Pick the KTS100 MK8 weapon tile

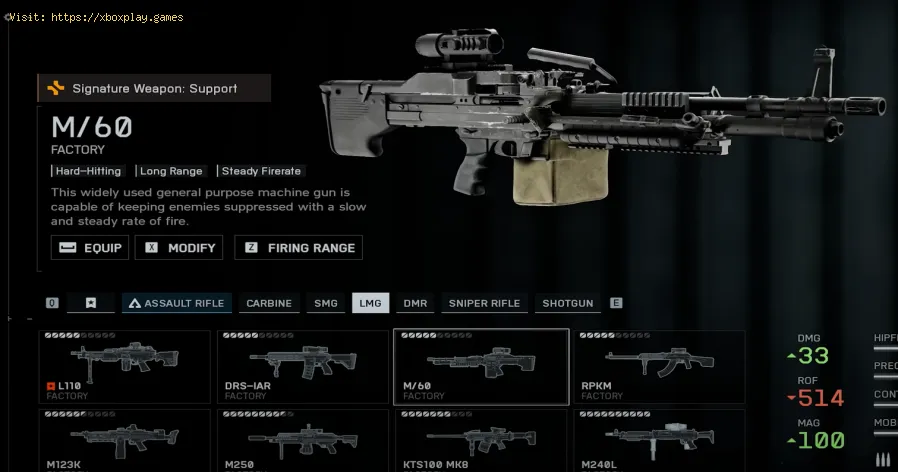[481, 440]
